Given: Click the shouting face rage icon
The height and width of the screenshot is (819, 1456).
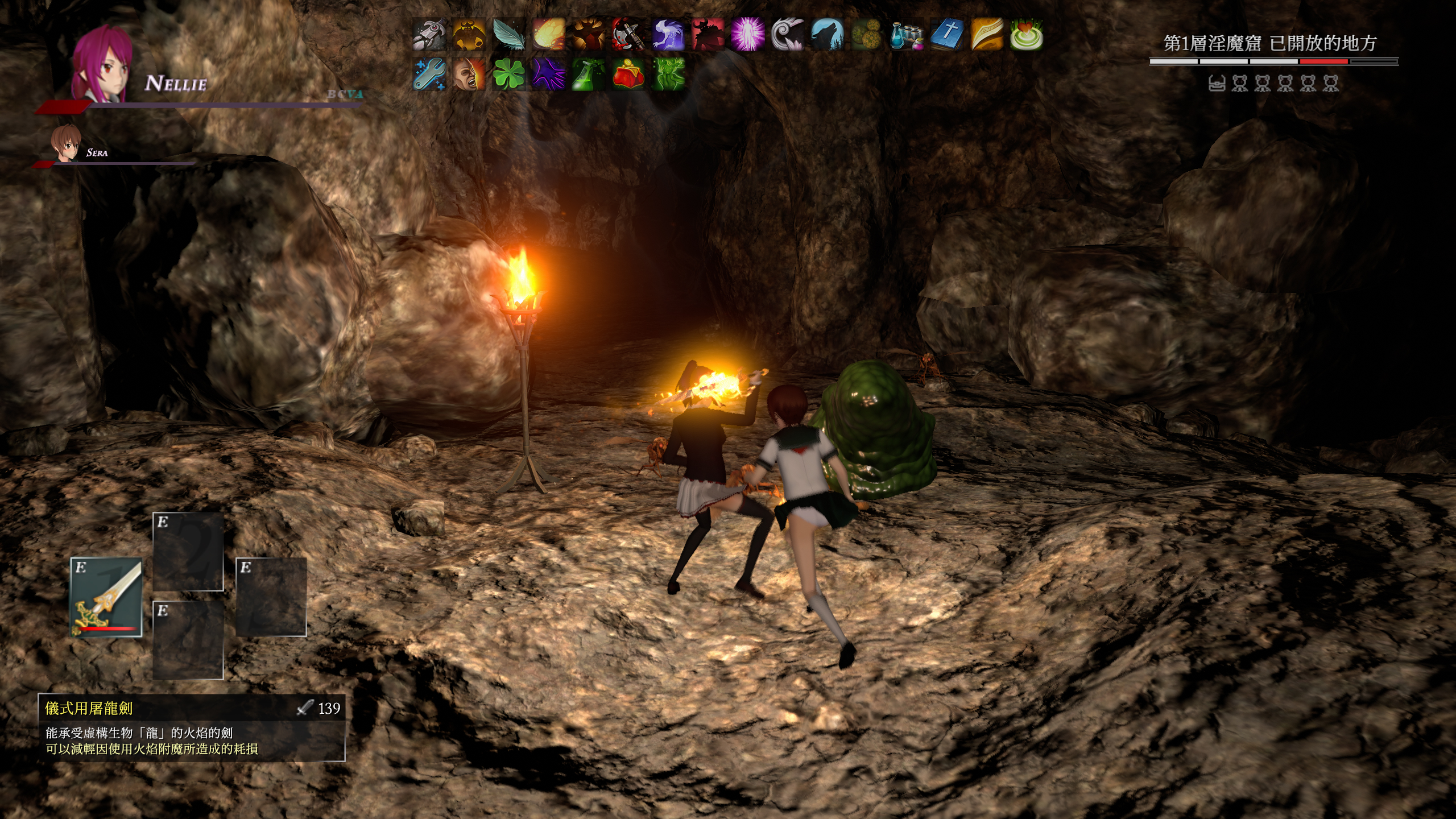Looking at the screenshot, I should point(469,74).
